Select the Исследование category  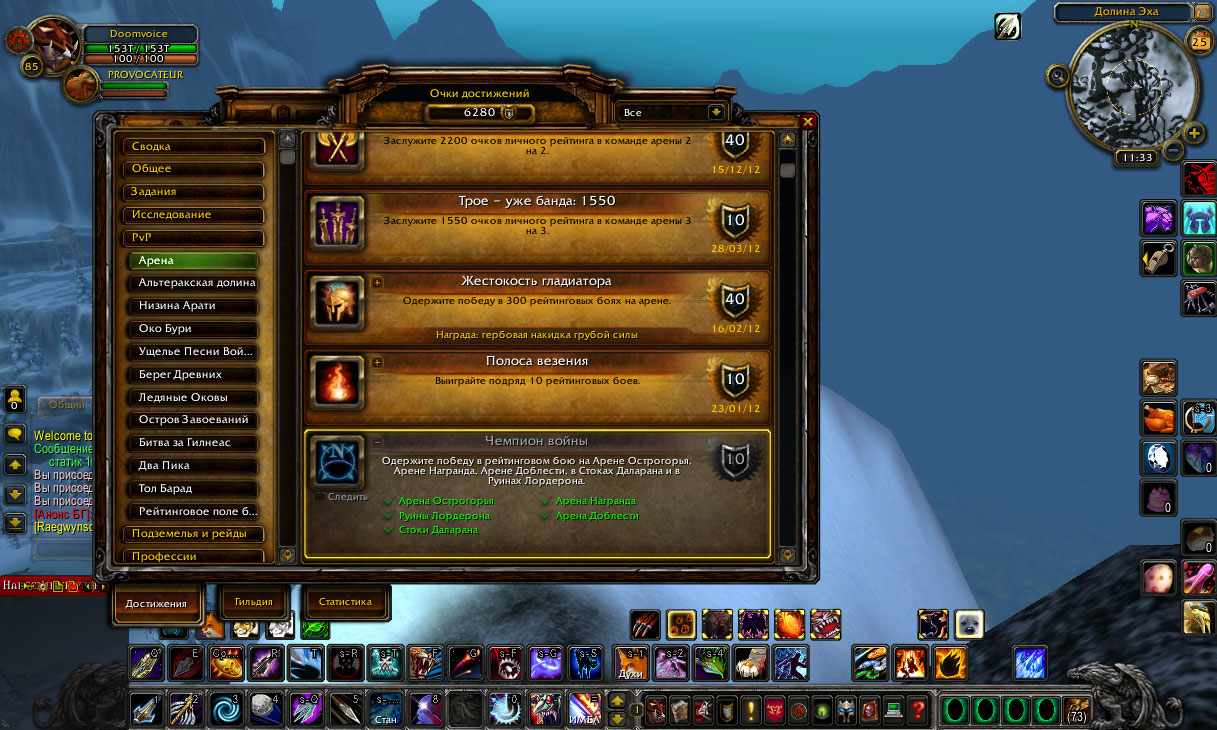(194, 215)
